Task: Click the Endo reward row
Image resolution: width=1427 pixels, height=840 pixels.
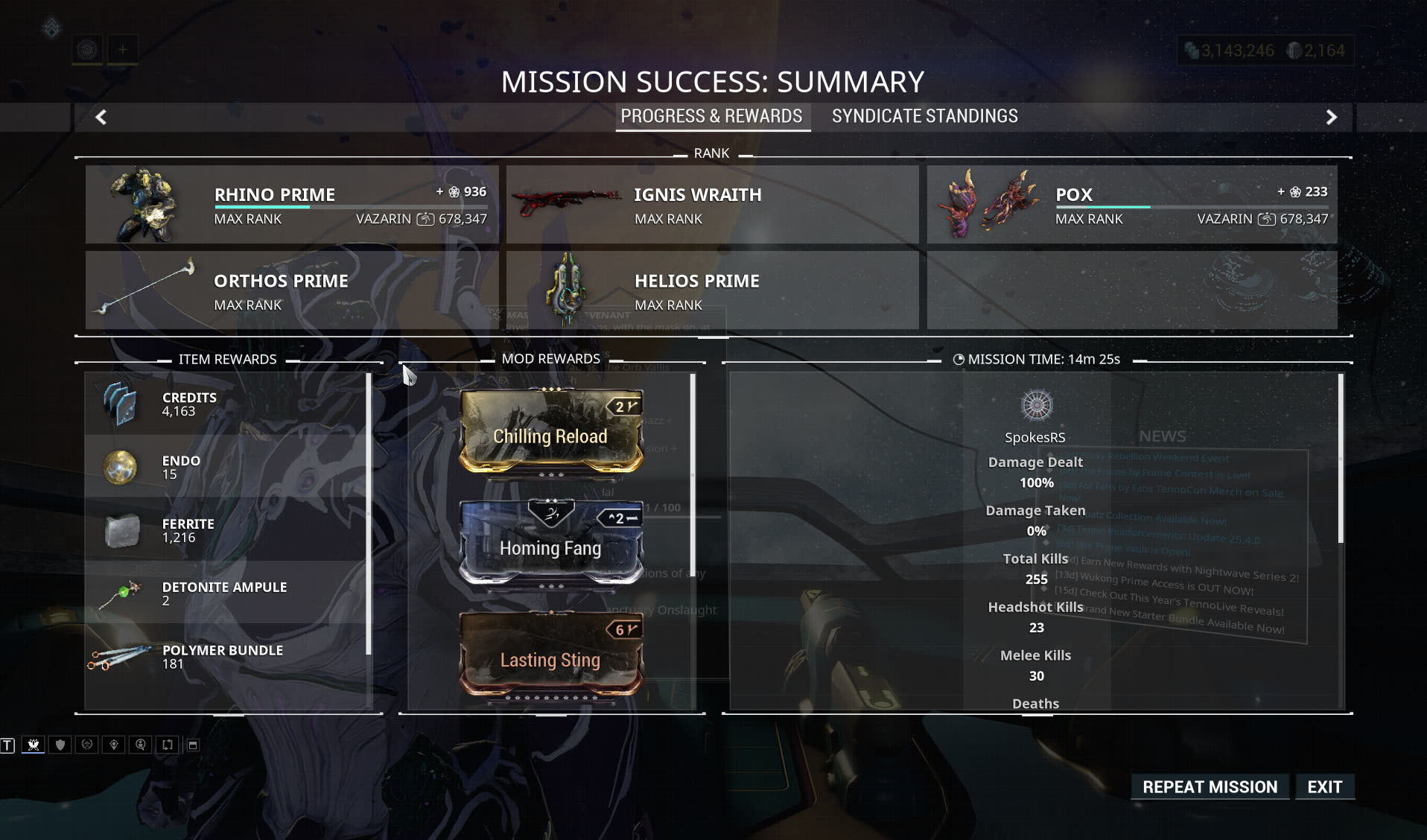Action: (226, 467)
